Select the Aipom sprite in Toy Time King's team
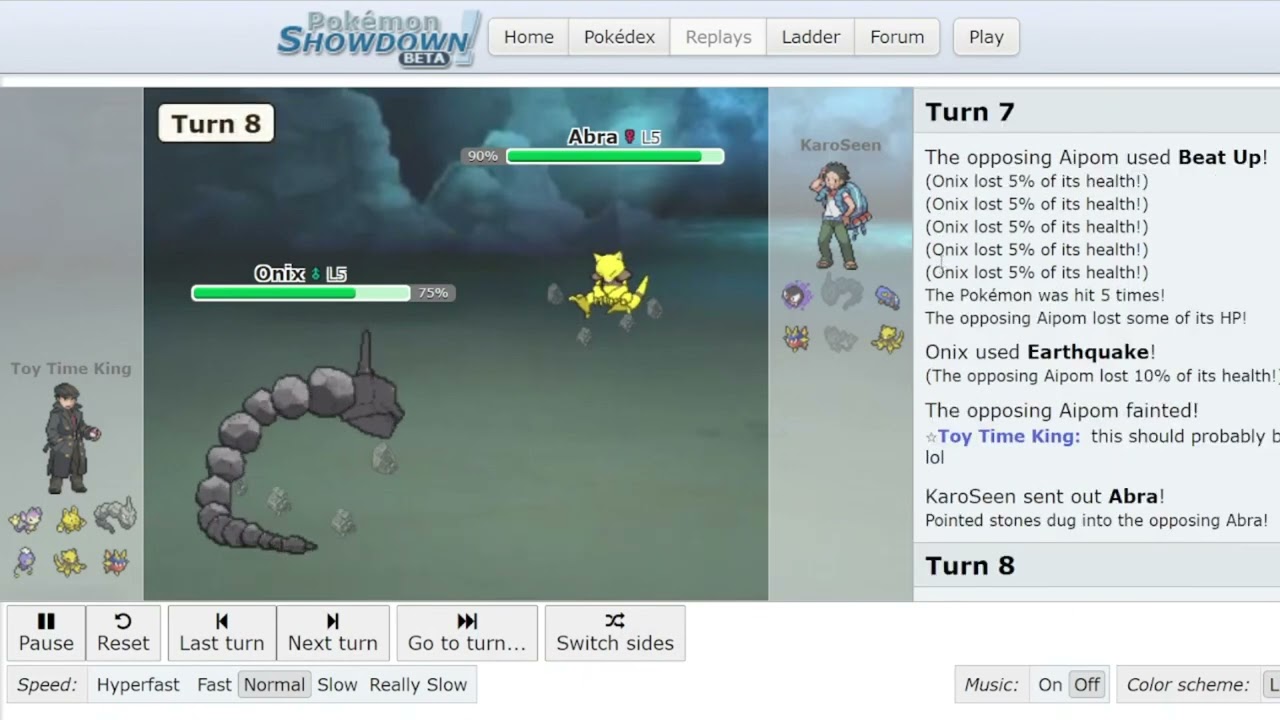 pos(25,517)
